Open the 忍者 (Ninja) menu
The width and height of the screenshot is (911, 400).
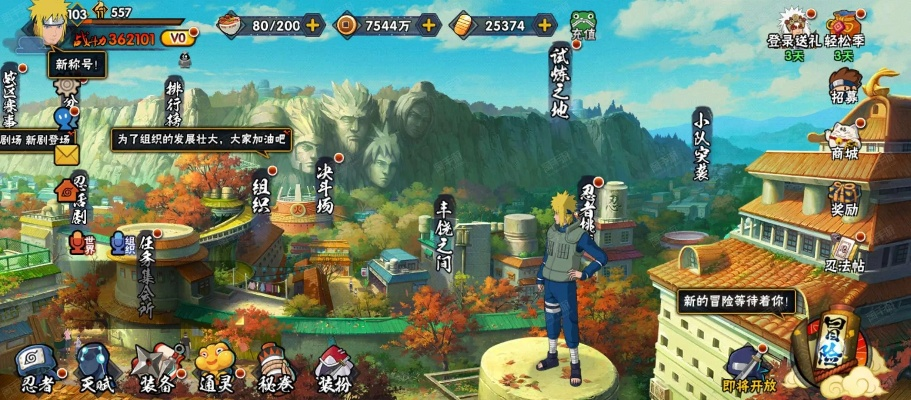36,367
